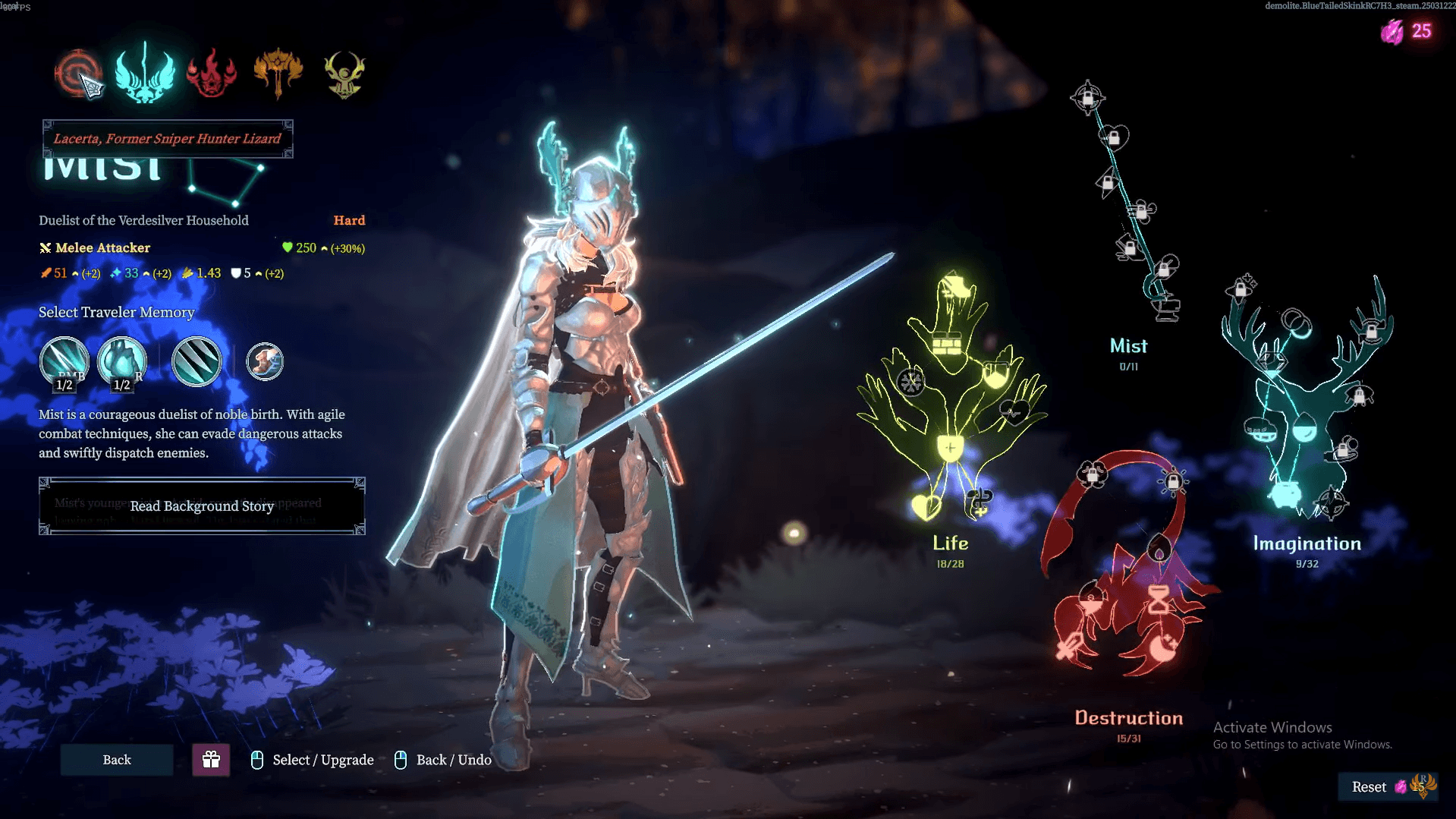This screenshot has width=1456, height=819.
Task: Pick the yellow horned character emblem
Action: (x=344, y=74)
